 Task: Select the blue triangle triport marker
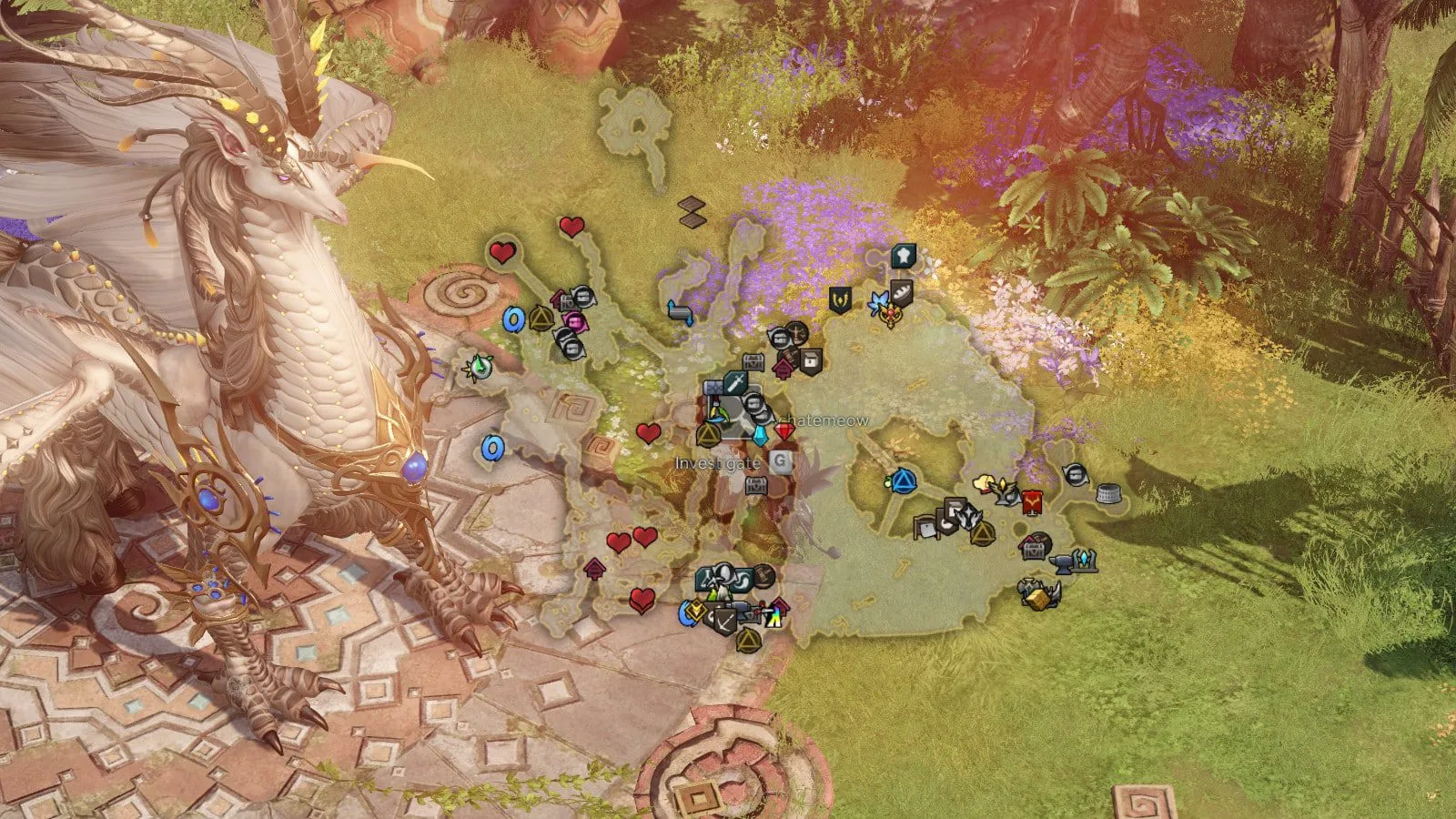(902, 480)
